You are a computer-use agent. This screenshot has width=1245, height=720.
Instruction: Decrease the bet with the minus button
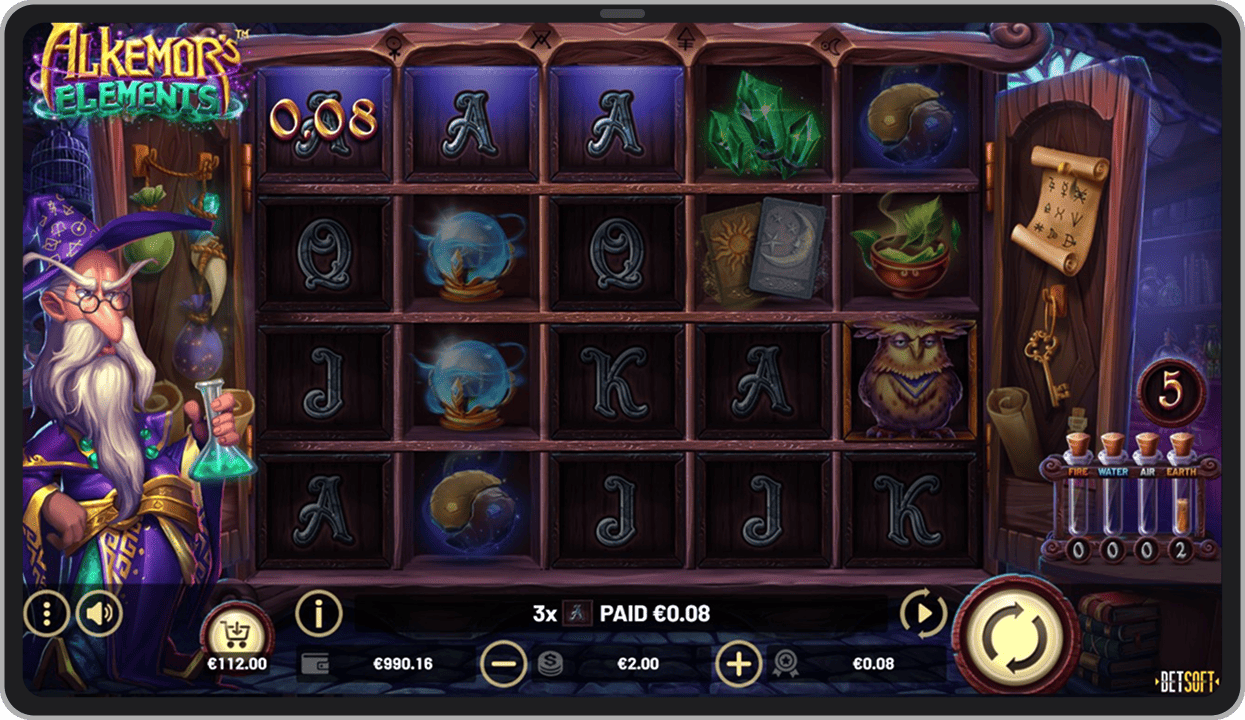click(x=502, y=663)
